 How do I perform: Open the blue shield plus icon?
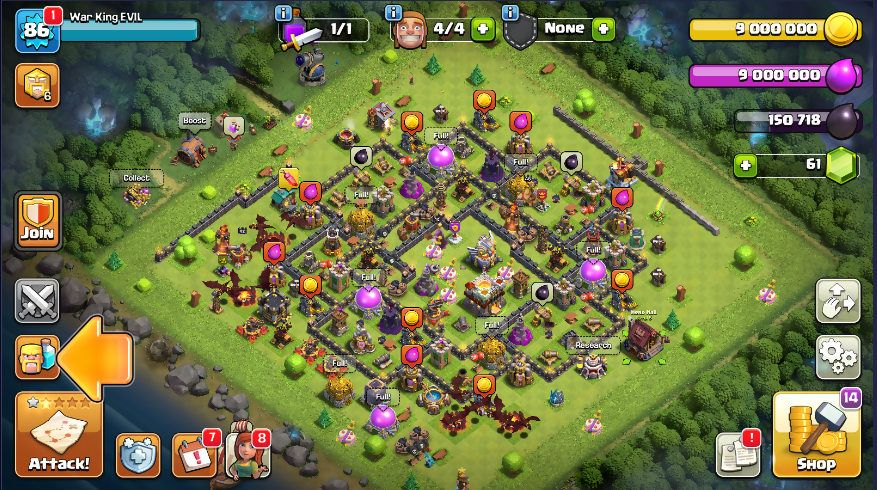[x=138, y=455]
